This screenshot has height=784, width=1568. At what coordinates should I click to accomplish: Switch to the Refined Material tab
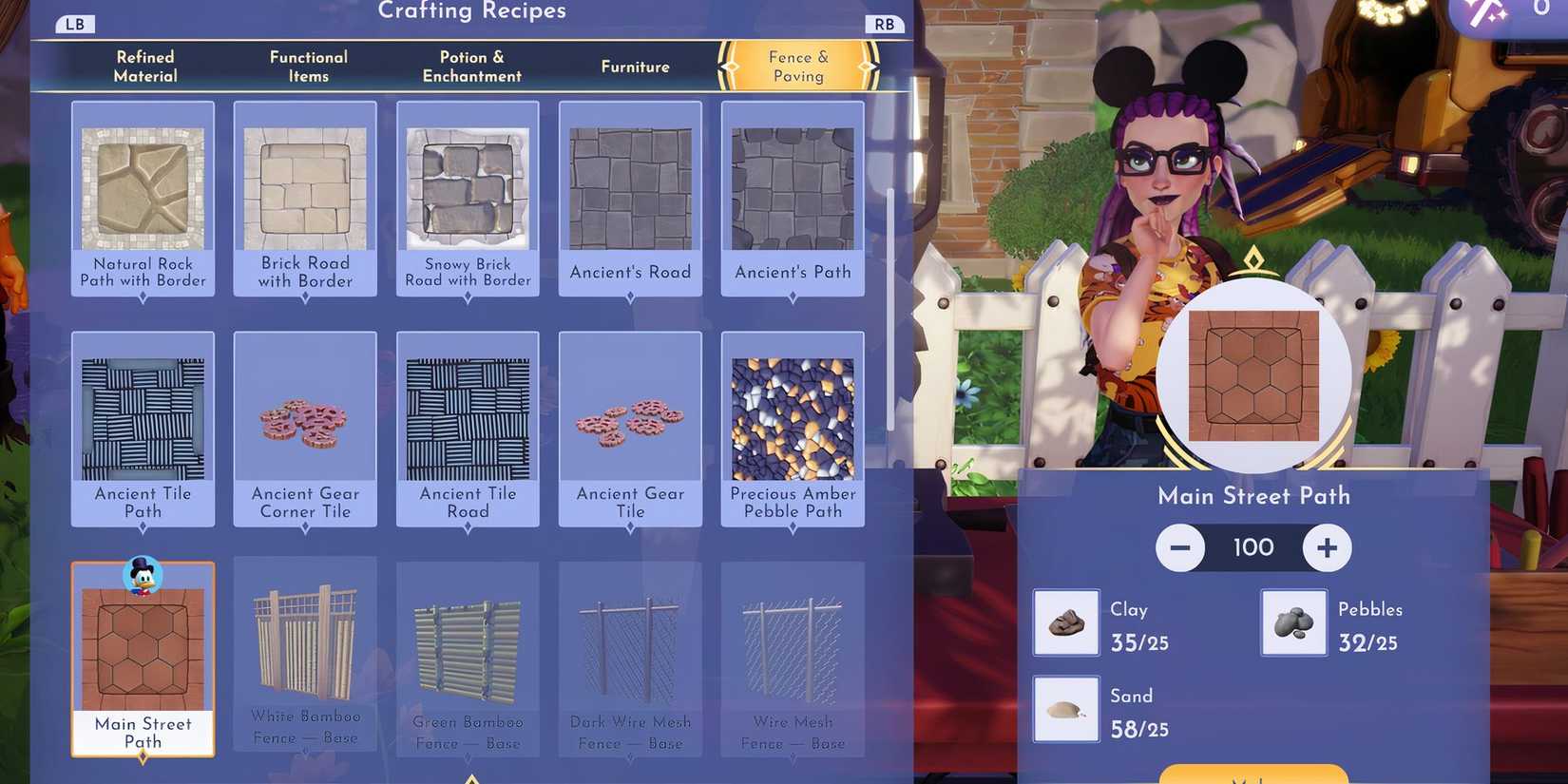pyautogui.click(x=144, y=67)
